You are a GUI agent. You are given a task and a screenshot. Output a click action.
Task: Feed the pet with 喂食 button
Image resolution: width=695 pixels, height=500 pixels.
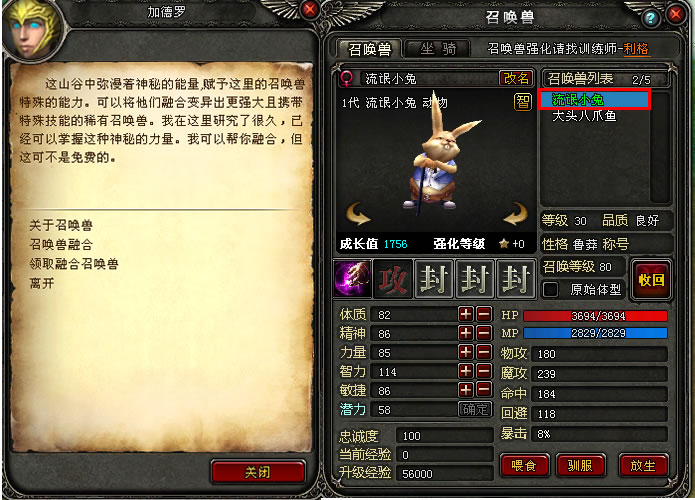[524, 465]
